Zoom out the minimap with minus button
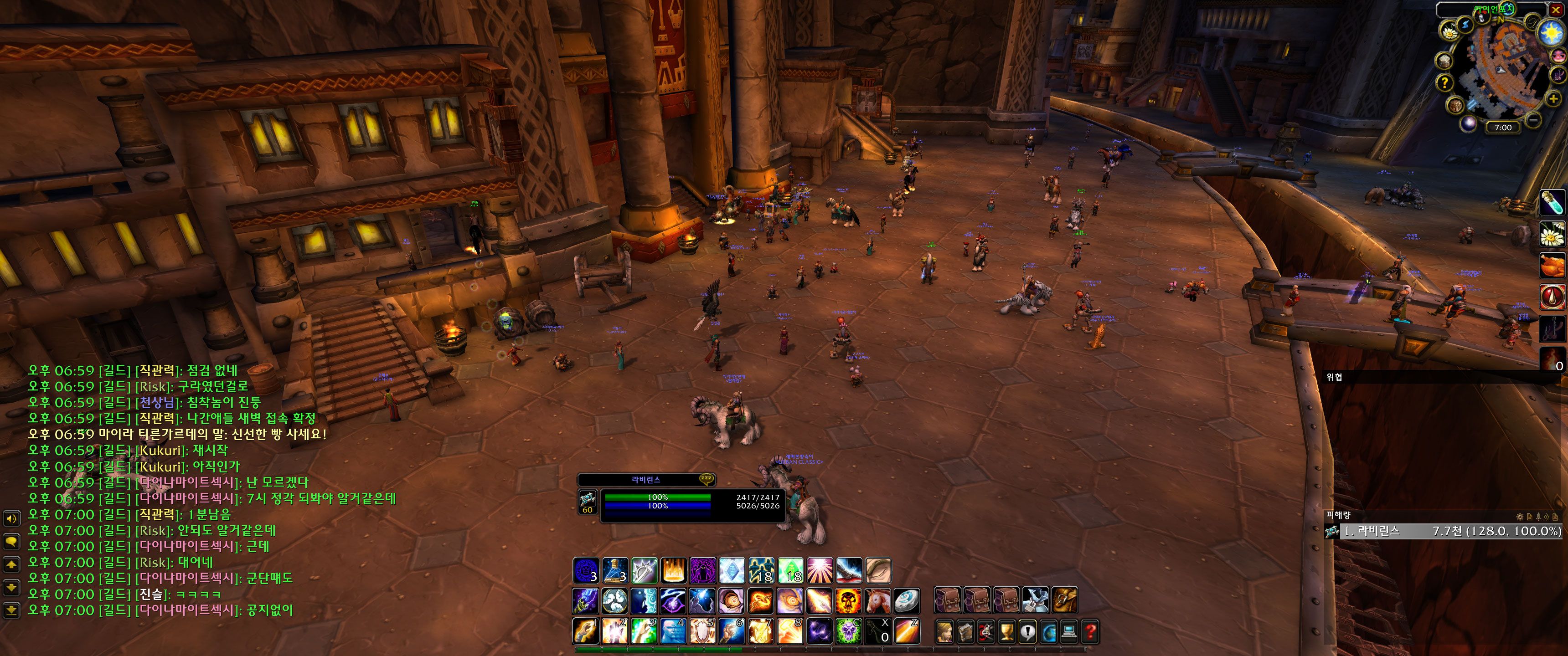Viewport: 1568px width, 656px height. tap(1533, 120)
